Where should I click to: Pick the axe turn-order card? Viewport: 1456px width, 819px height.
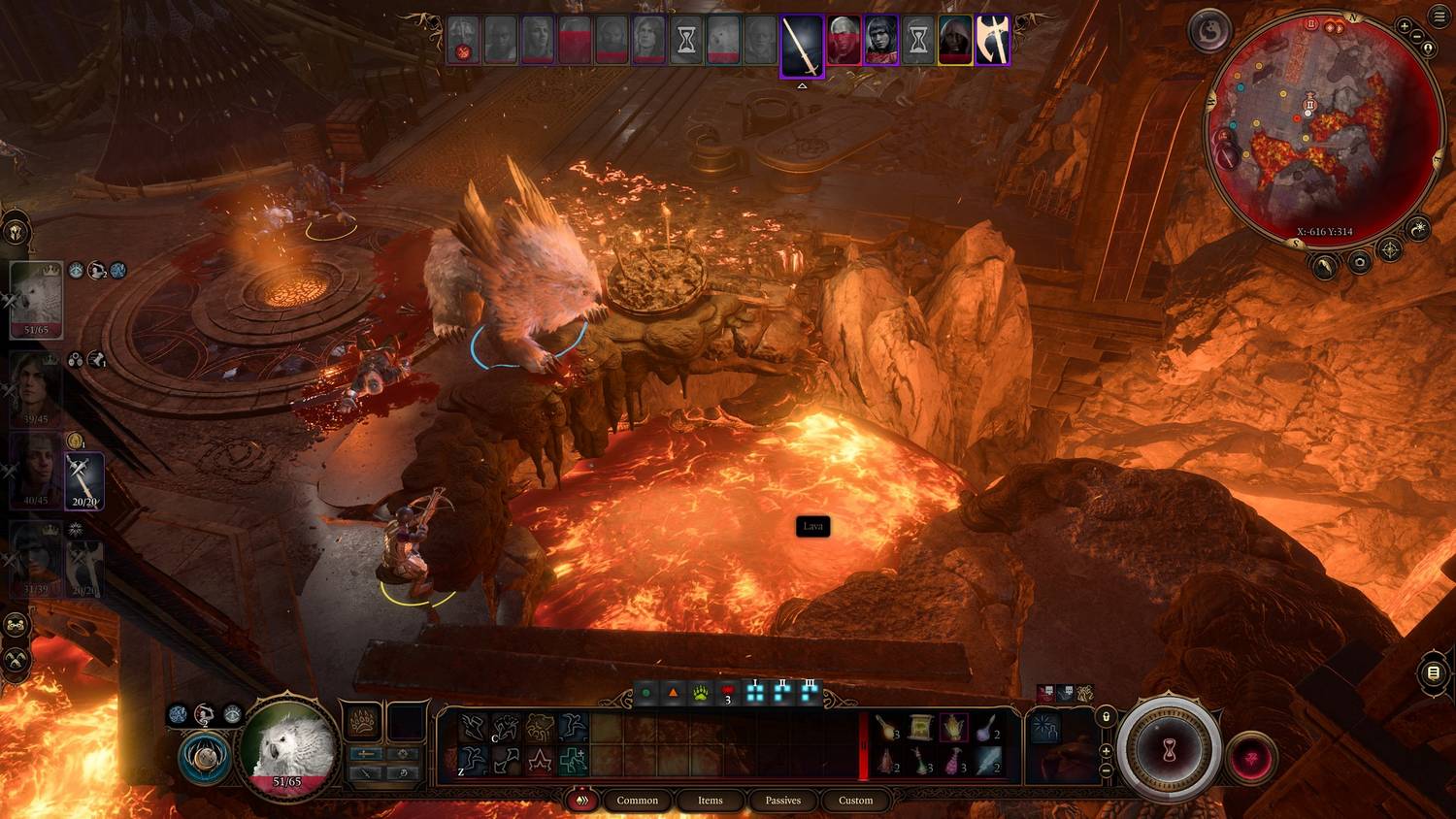pos(992,41)
